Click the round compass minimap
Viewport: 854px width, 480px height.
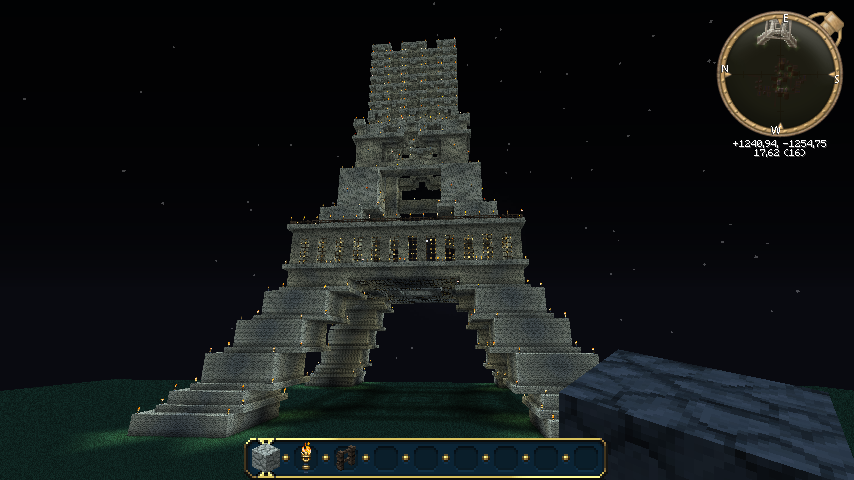click(779, 74)
